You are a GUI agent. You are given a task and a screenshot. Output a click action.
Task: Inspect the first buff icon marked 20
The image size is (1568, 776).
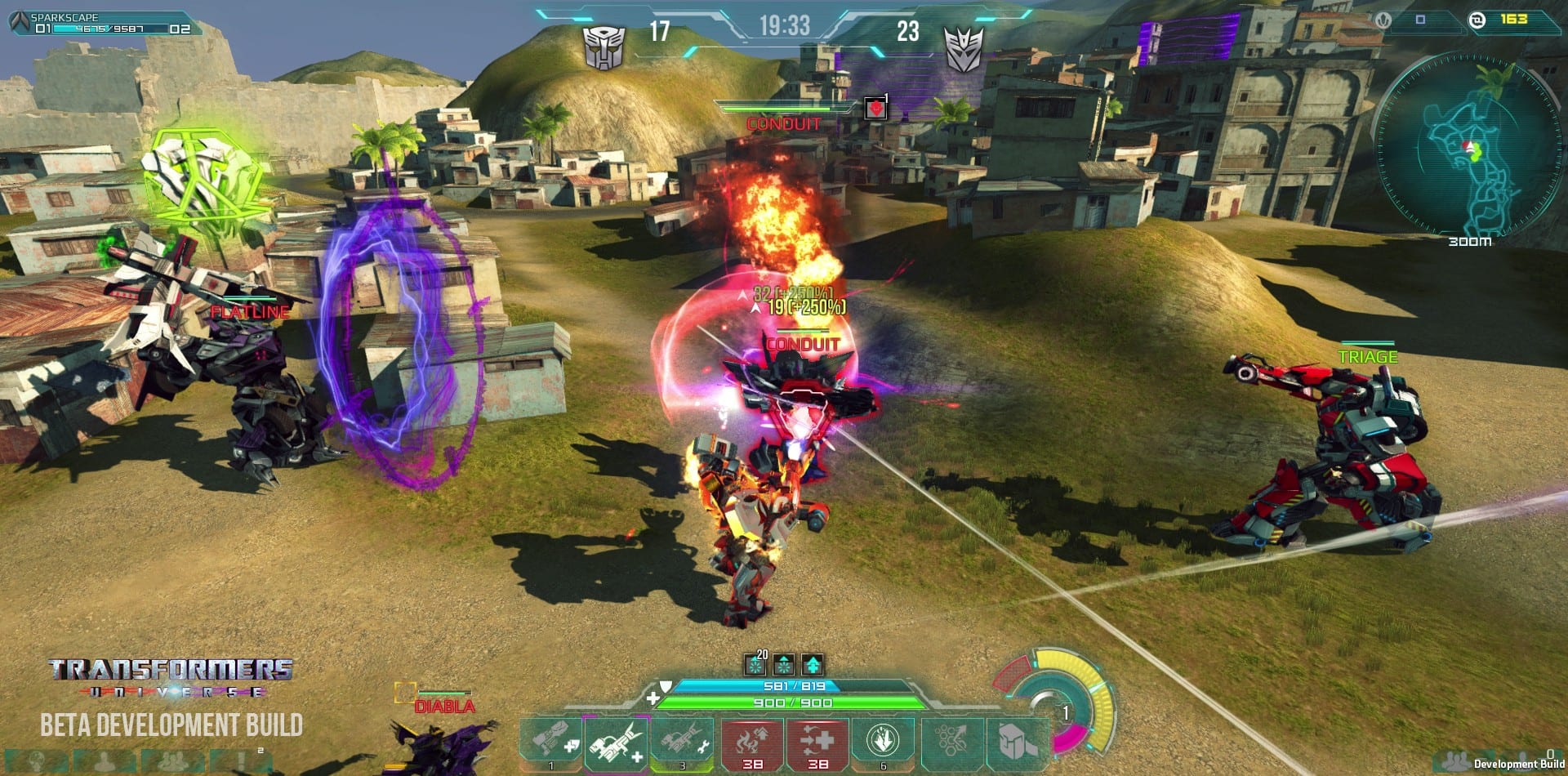pos(756,664)
